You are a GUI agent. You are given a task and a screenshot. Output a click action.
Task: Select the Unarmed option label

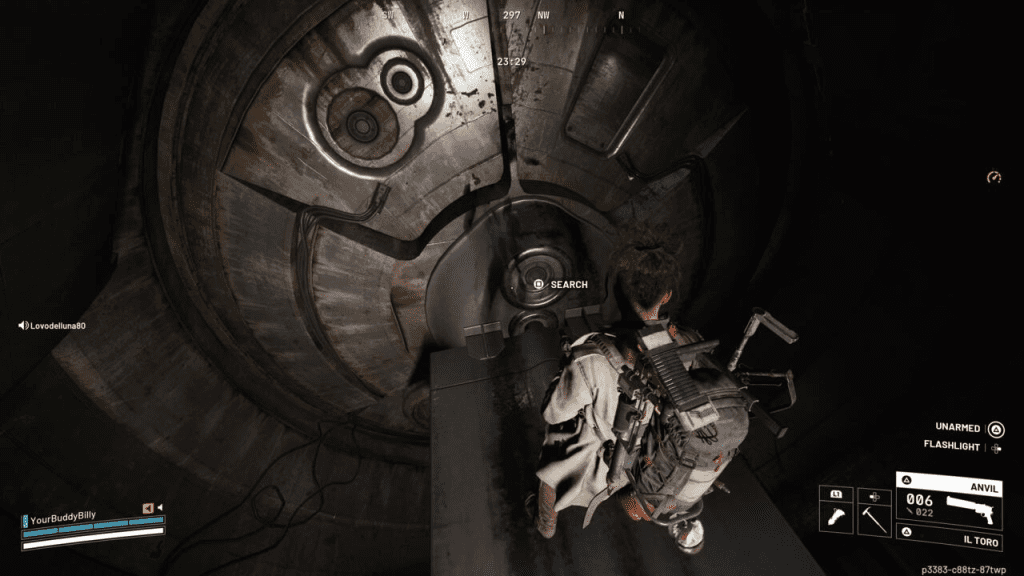click(957, 428)
